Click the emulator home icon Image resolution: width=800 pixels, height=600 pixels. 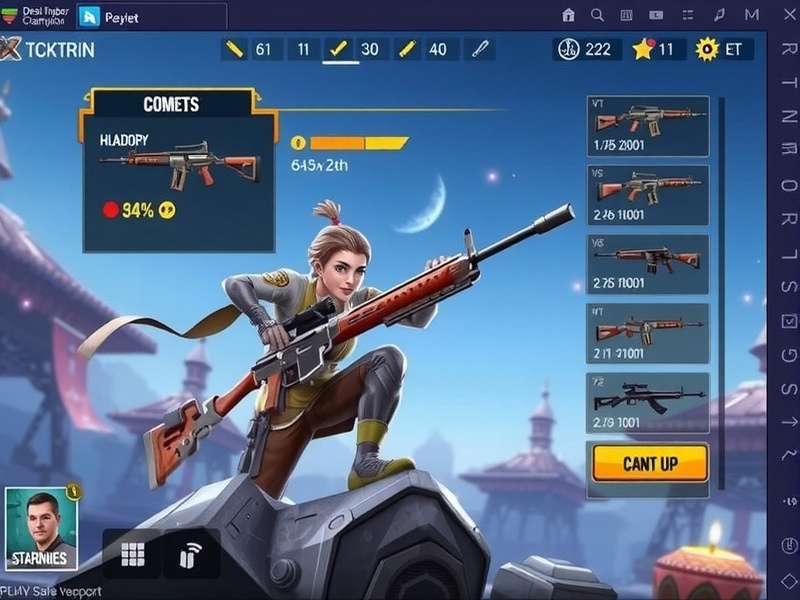coord(569,15)
